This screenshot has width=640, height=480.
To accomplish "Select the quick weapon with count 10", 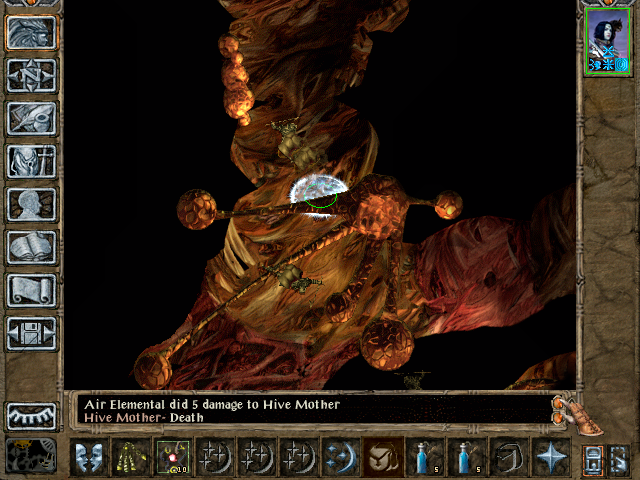I will click(x=173, y=457).
